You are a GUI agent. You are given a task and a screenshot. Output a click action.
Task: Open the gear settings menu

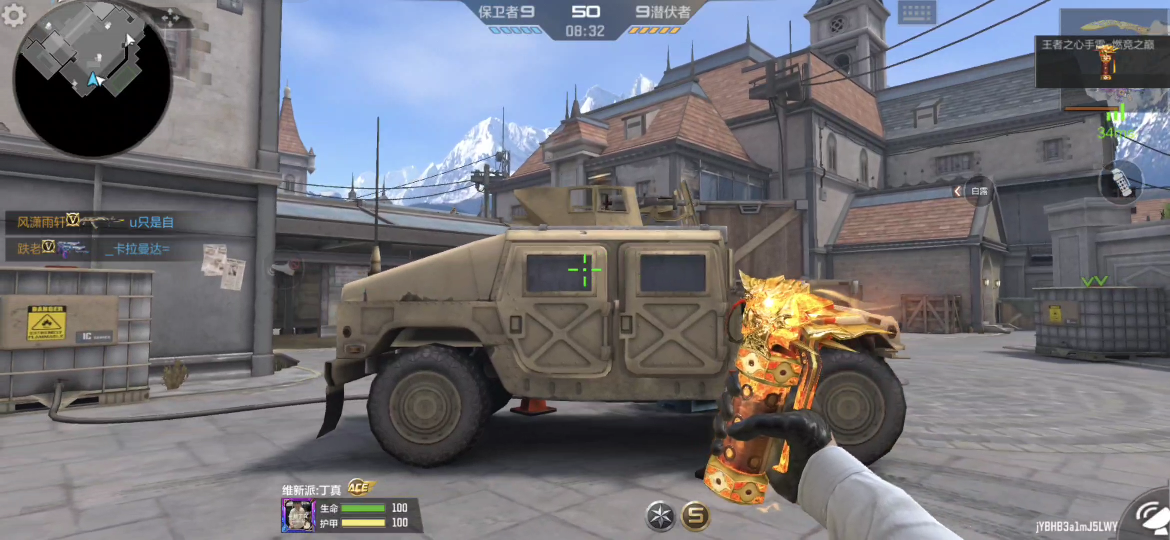pos(14,16)
